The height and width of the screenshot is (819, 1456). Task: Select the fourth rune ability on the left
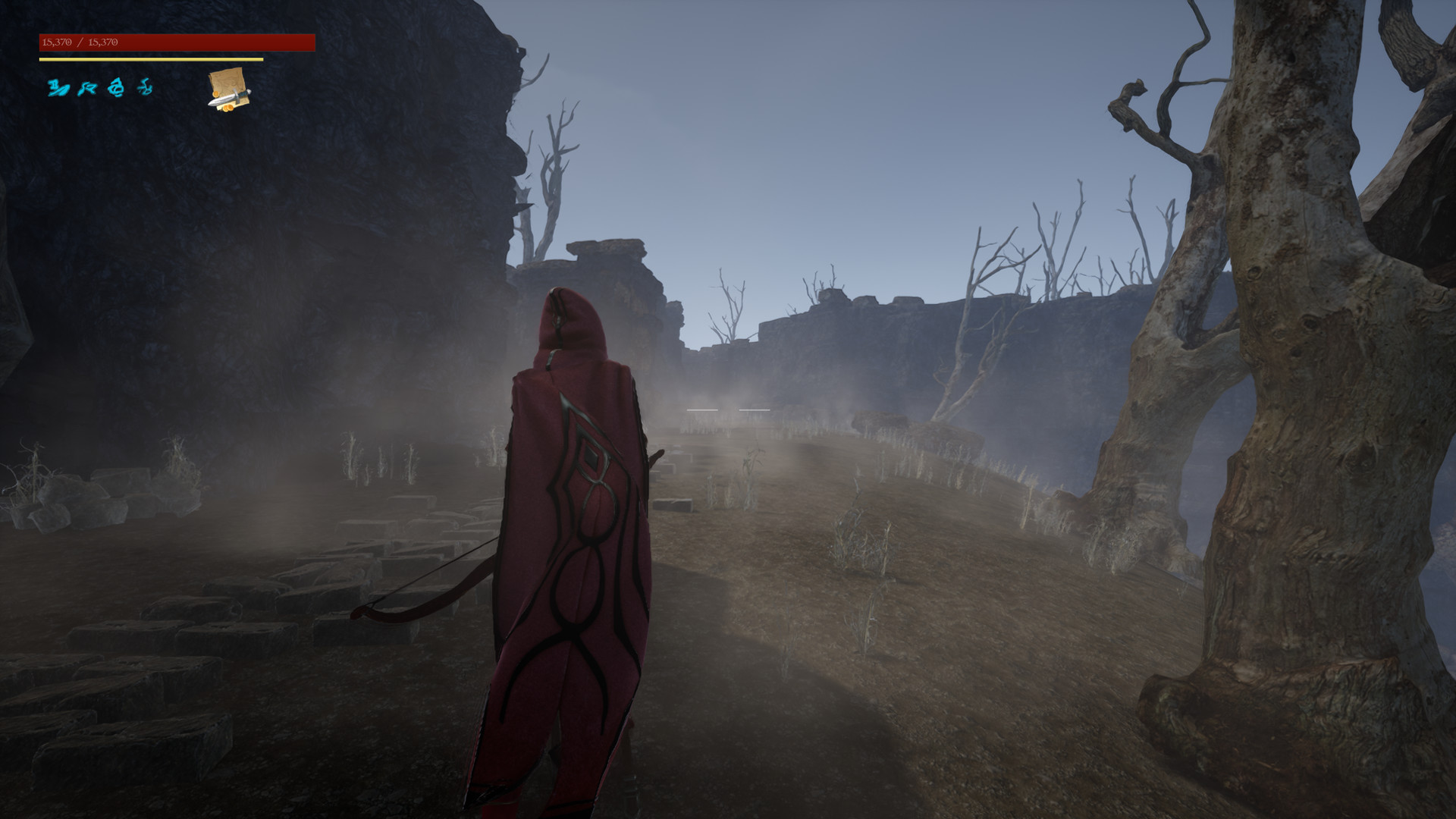click(145, 87)
